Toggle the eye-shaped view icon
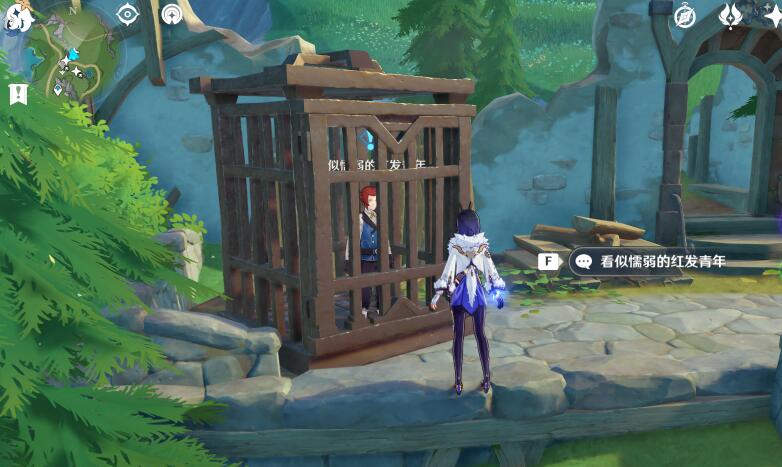The width and height of the screenshot is (782, 467). 127,14
